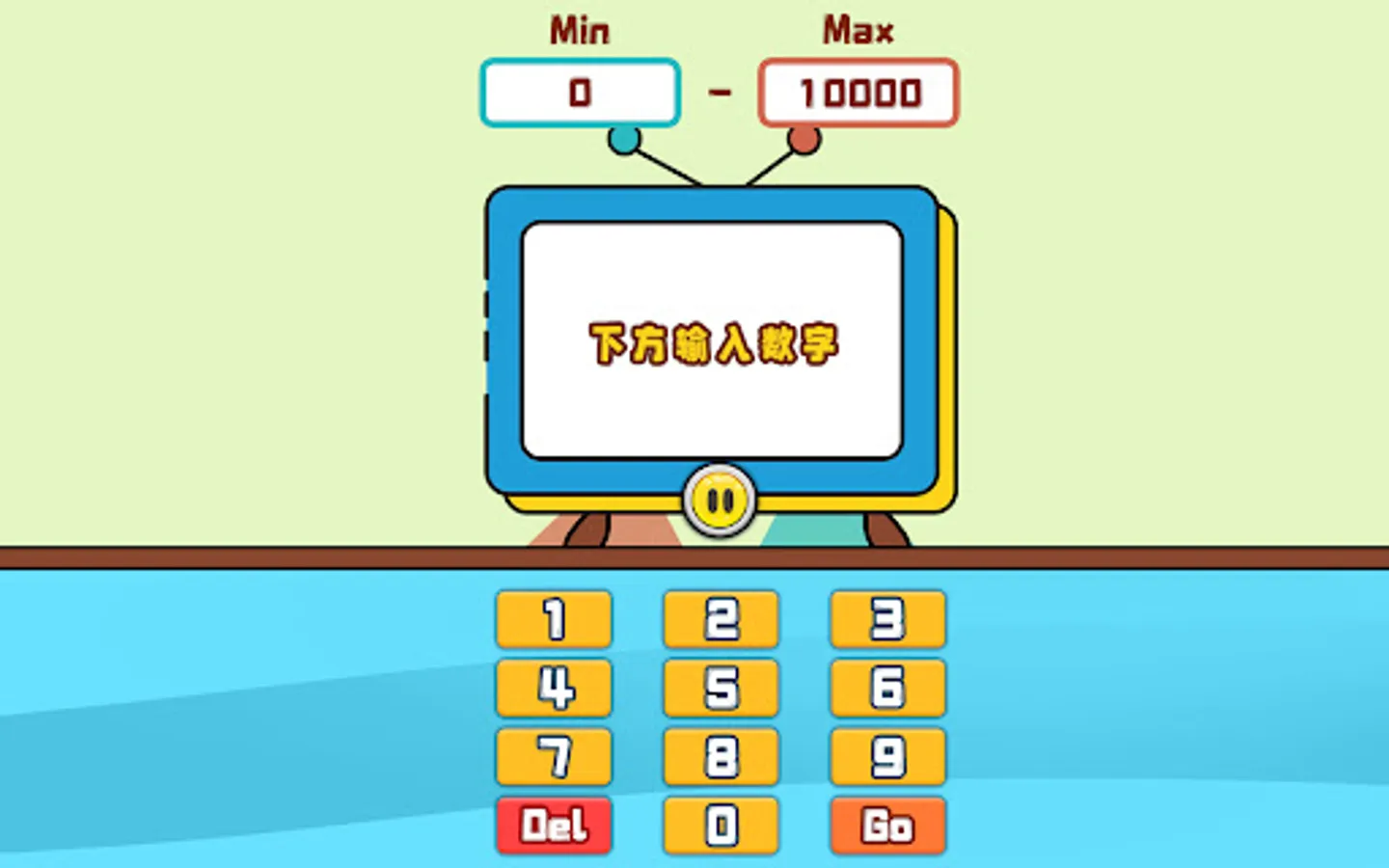Click the teal antenna ball under Min
The image size is (1389, 868).
click(x=624, y=141)
